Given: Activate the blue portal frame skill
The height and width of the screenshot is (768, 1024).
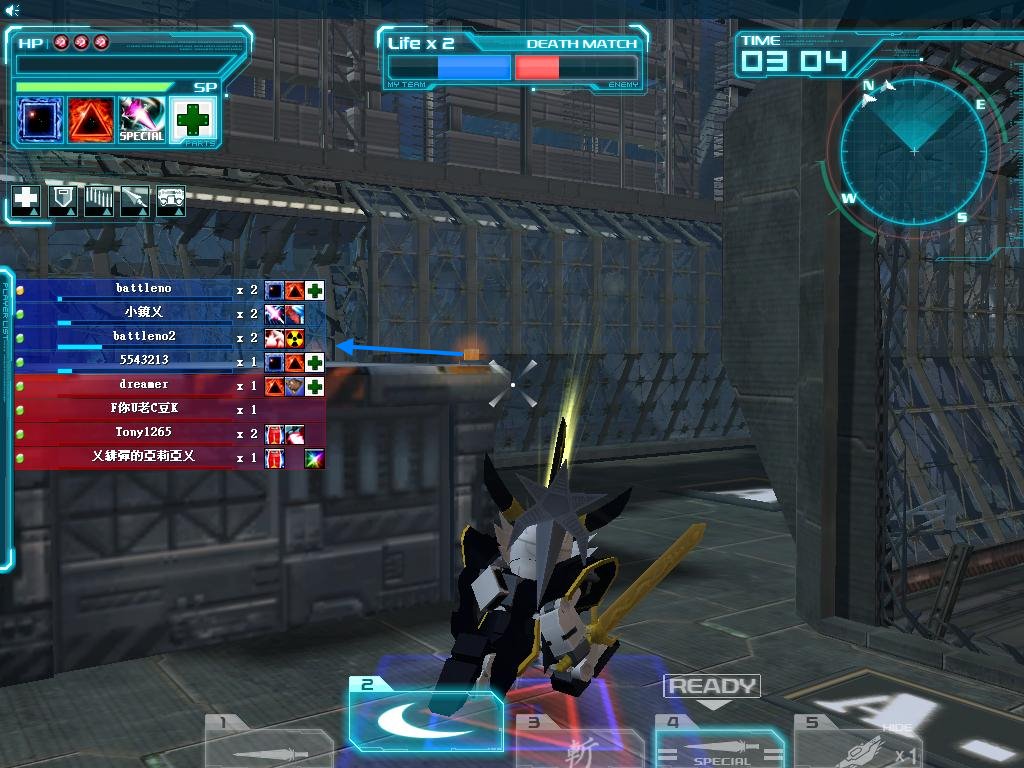Looking at the screenshot, I should tap(41, 119).
